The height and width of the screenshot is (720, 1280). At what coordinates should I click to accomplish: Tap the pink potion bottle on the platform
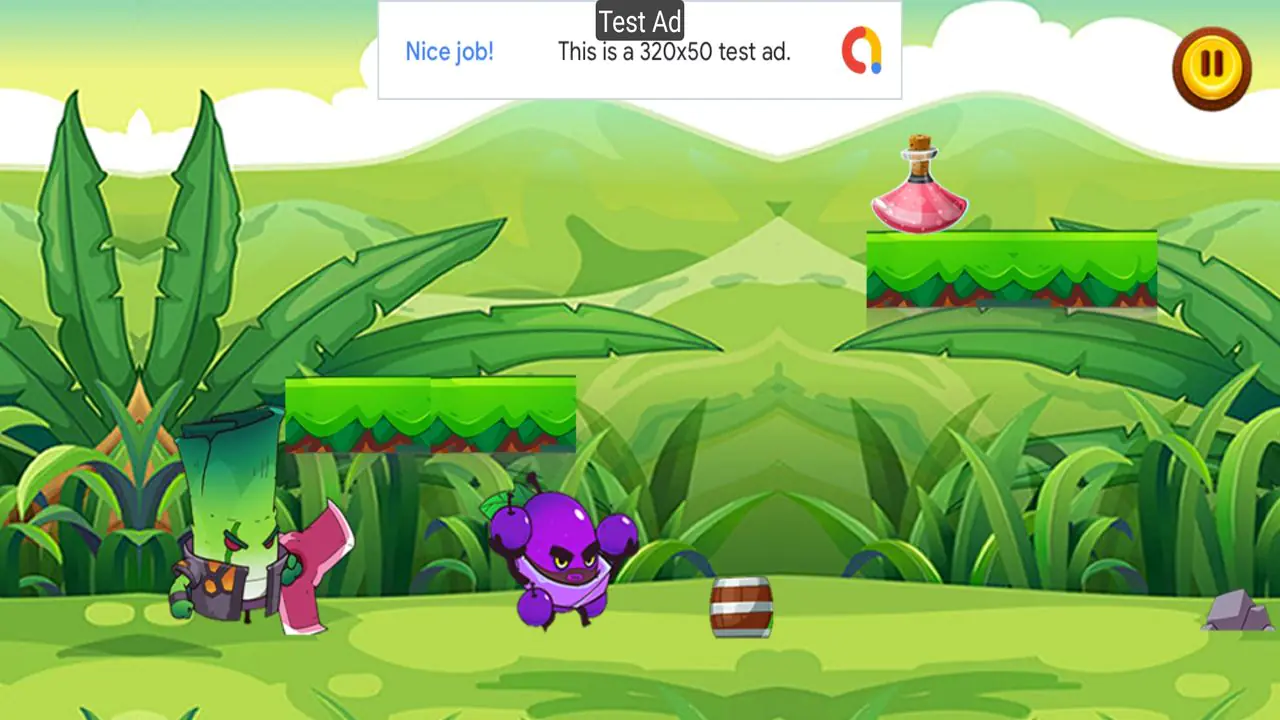click(x=918, y=200)
